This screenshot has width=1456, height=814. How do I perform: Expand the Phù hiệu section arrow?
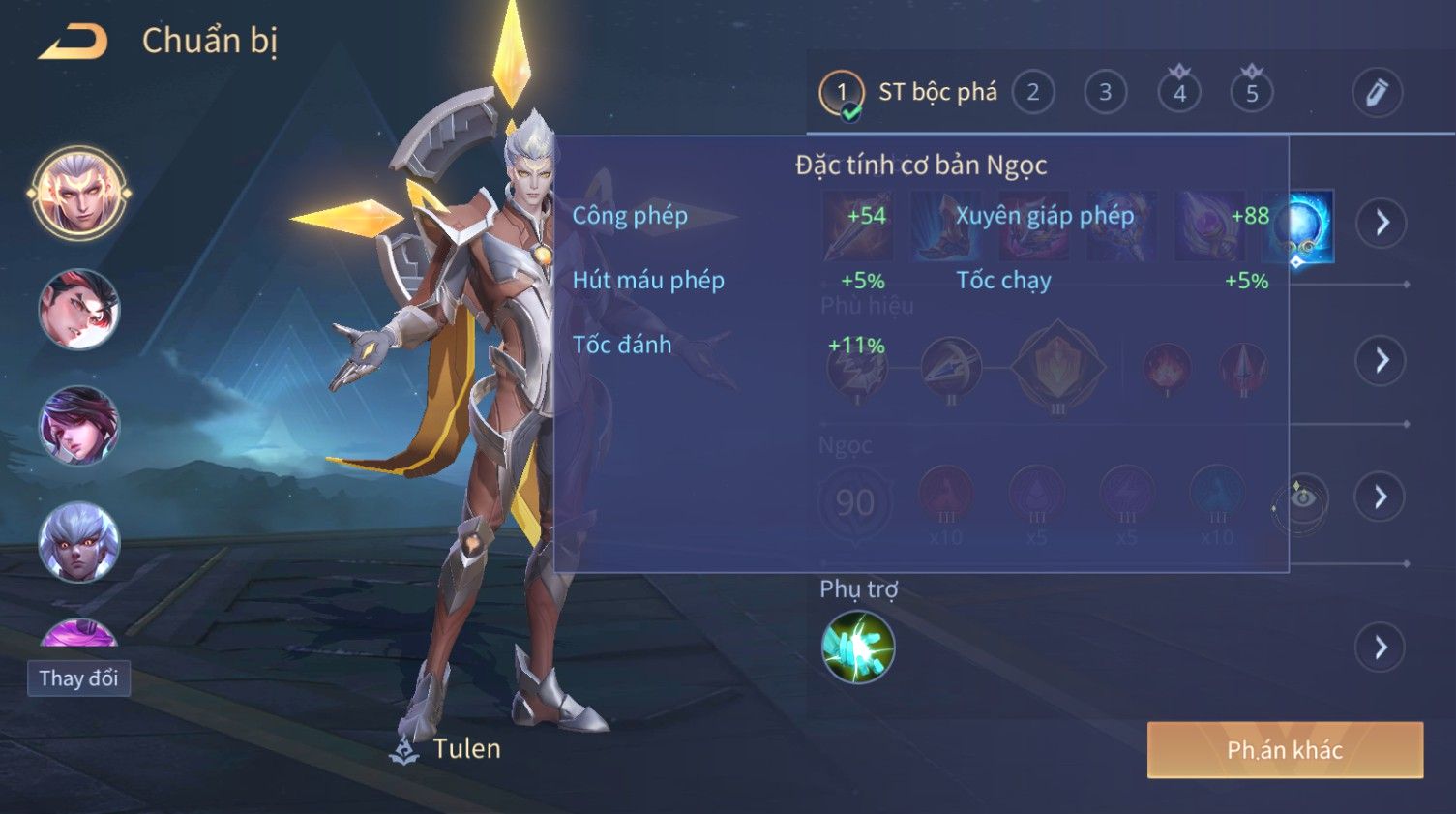tap(1381, 360)
